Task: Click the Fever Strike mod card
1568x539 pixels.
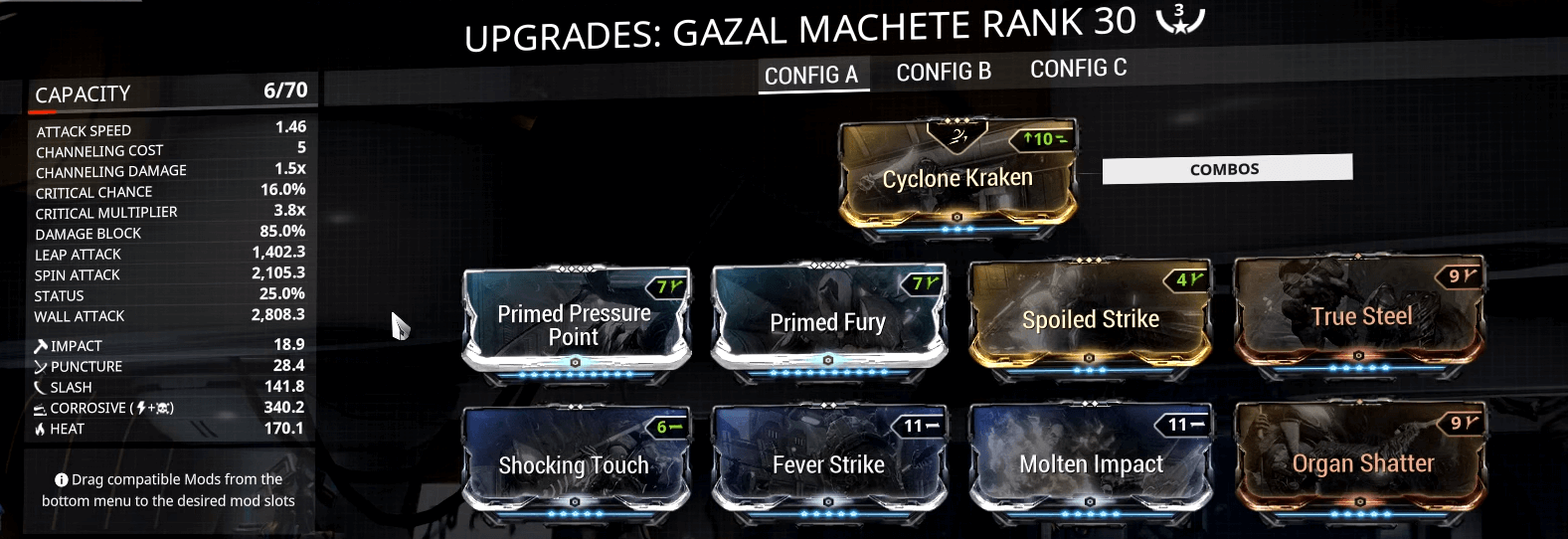Action: point(827,463)
